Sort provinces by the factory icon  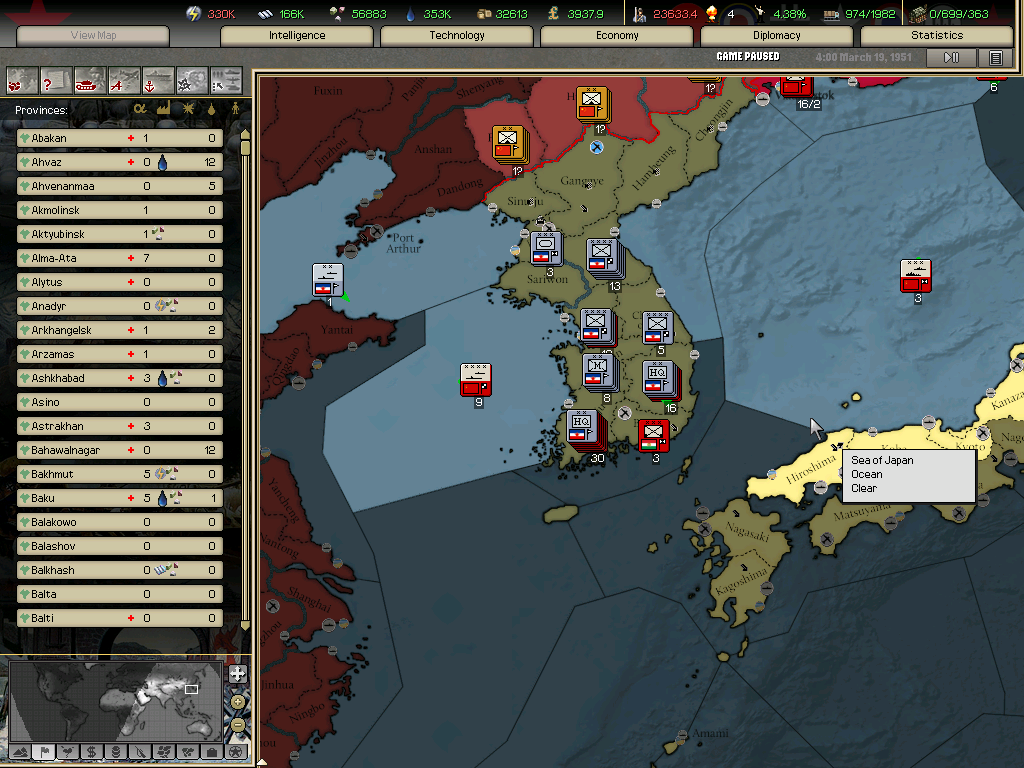pyautogui.click(x=163, y=109)
